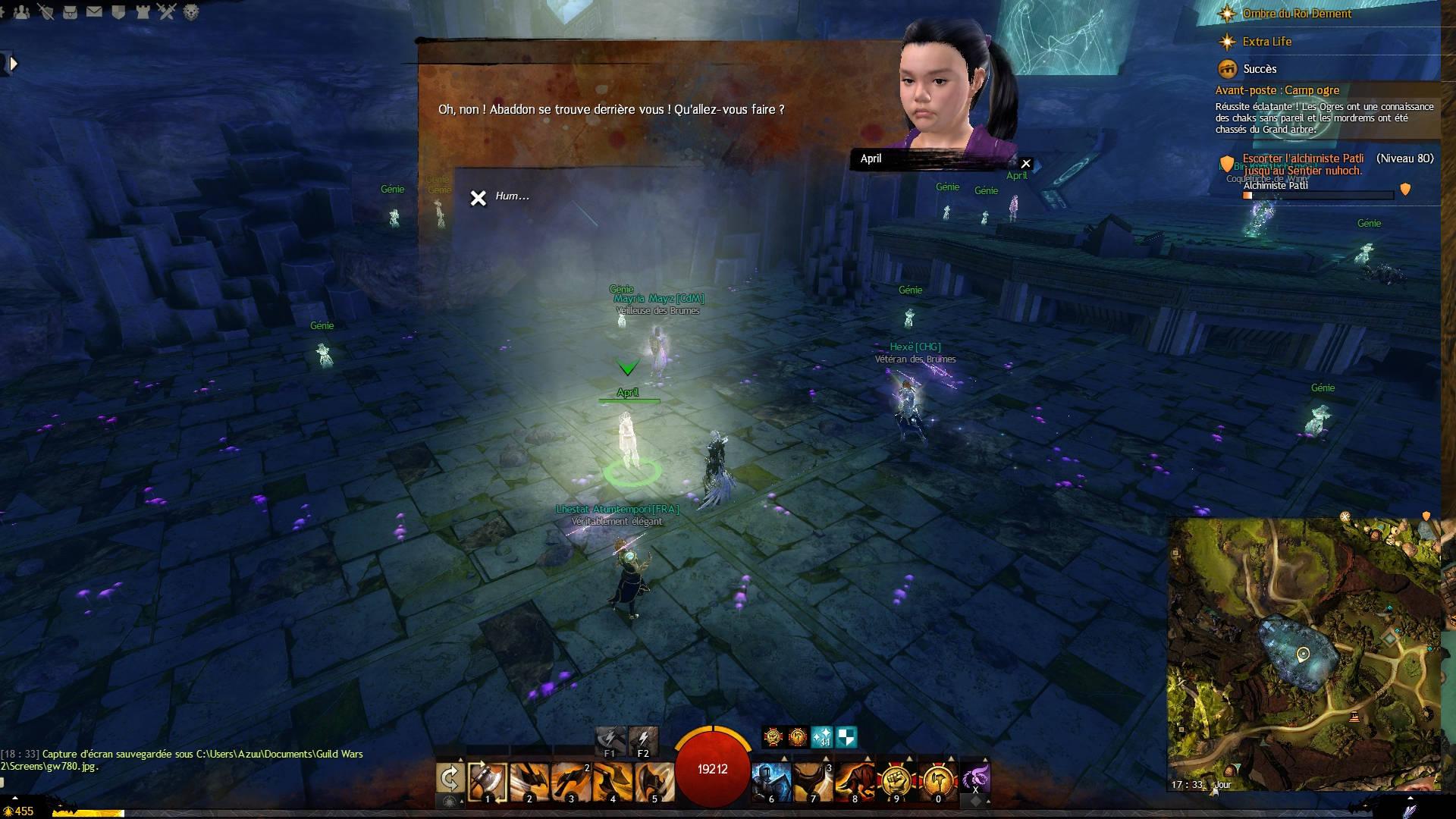Open the PvP crossed swords icon
Image resolution: width=1456 pixels, height=819 pixels.
[x=167, y=11]
